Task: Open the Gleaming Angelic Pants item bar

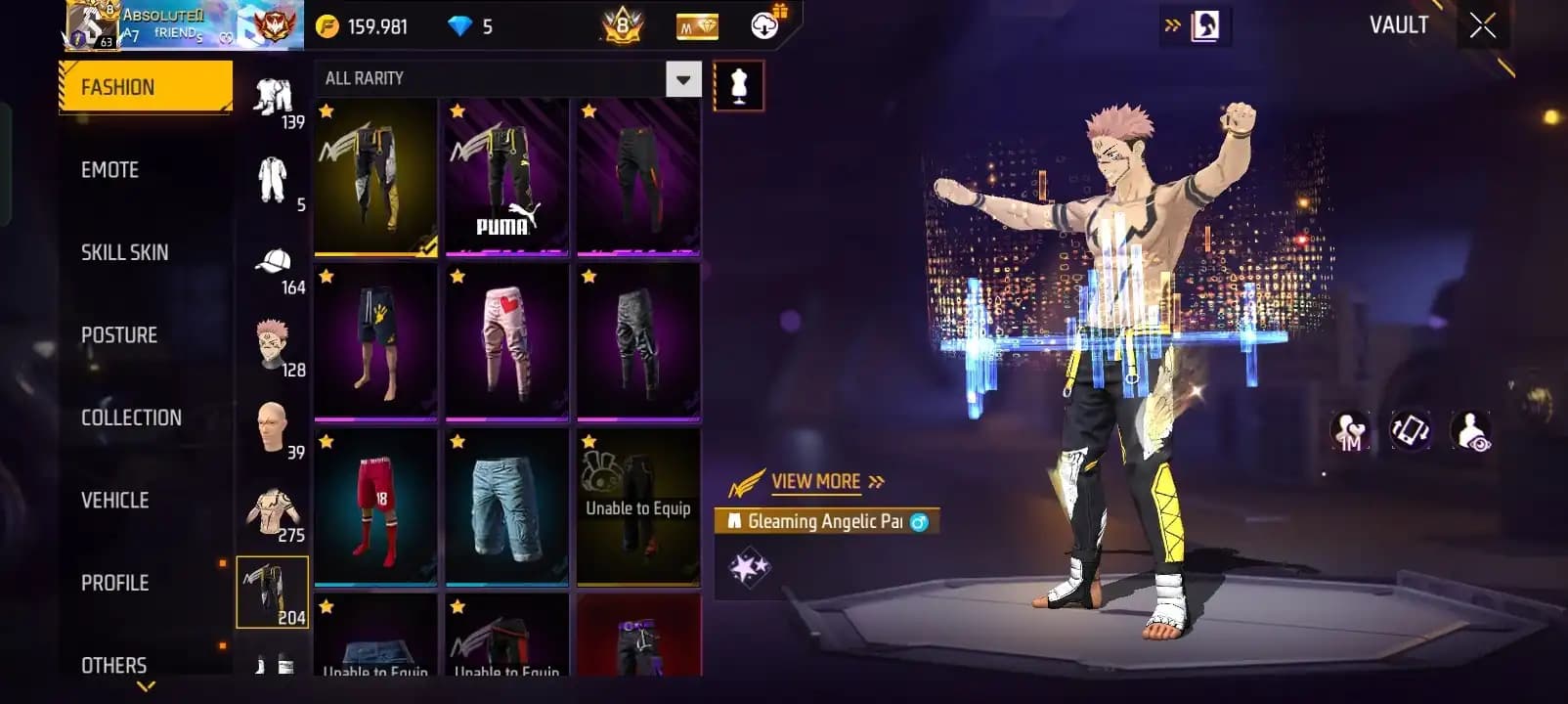Action: pos(829,522)
